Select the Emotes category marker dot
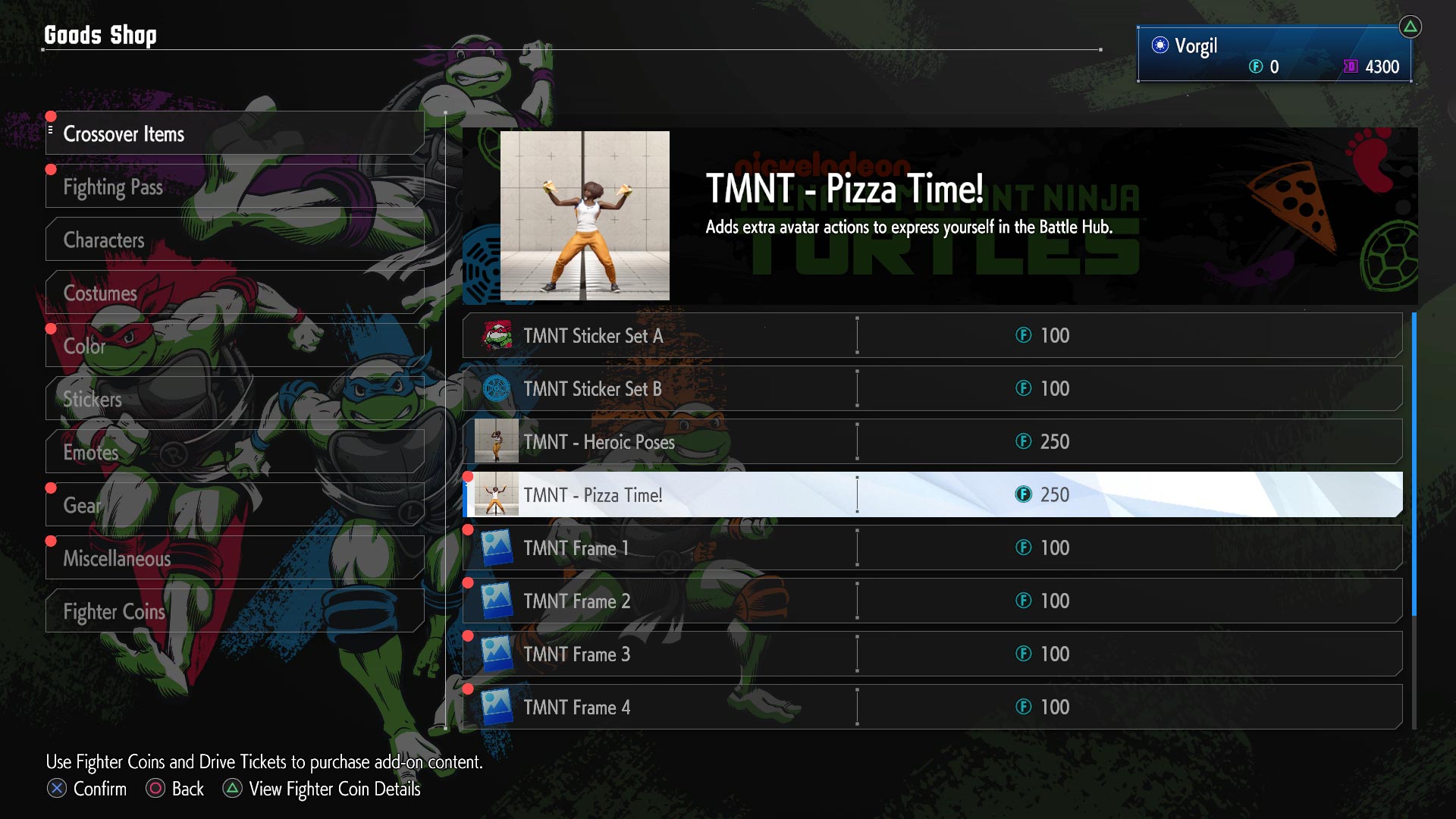 pyautogui.click(x=52, y=435)
